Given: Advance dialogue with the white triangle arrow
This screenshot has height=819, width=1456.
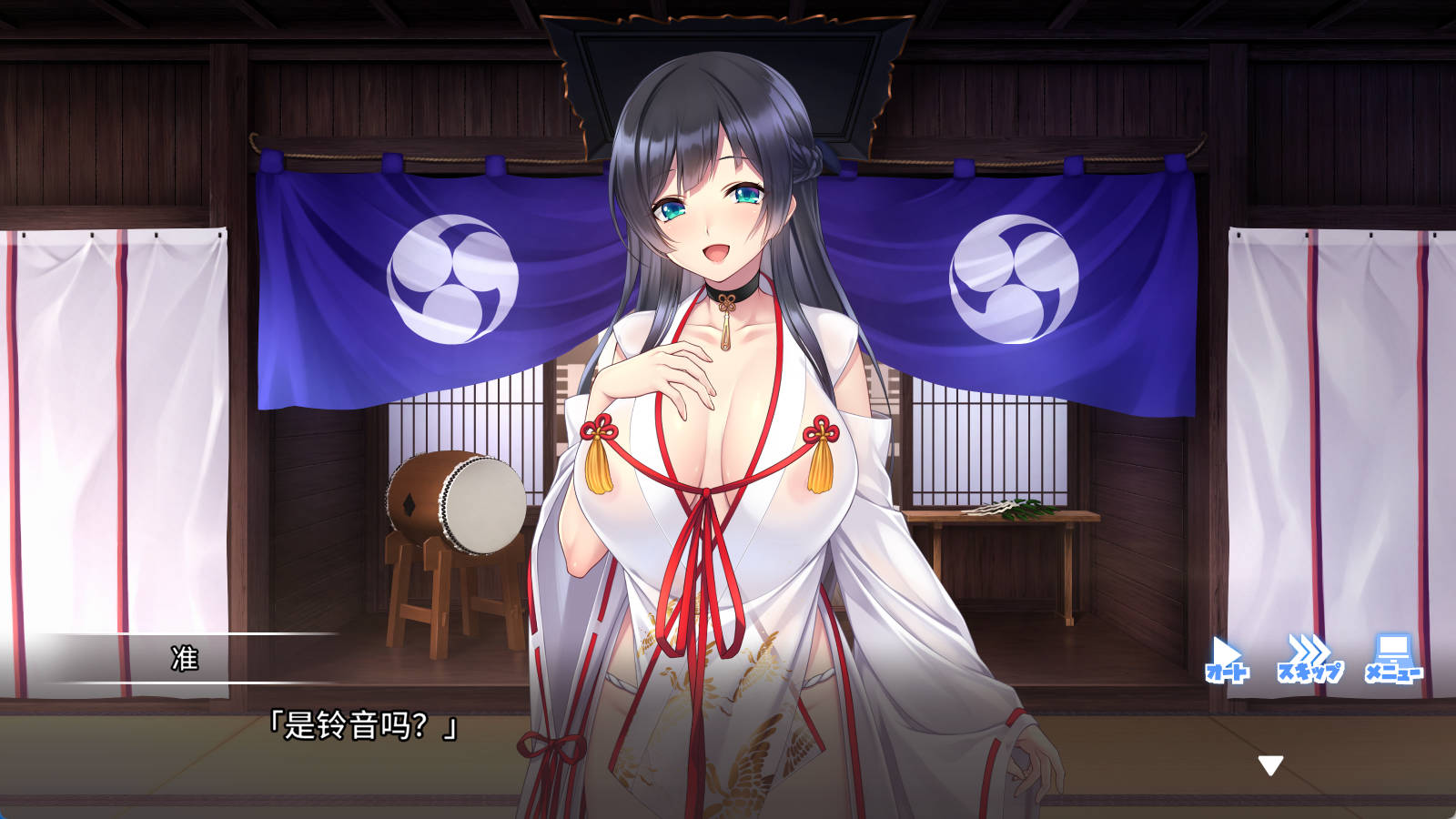Looking at the screenshot, I should pos(1270,765).
